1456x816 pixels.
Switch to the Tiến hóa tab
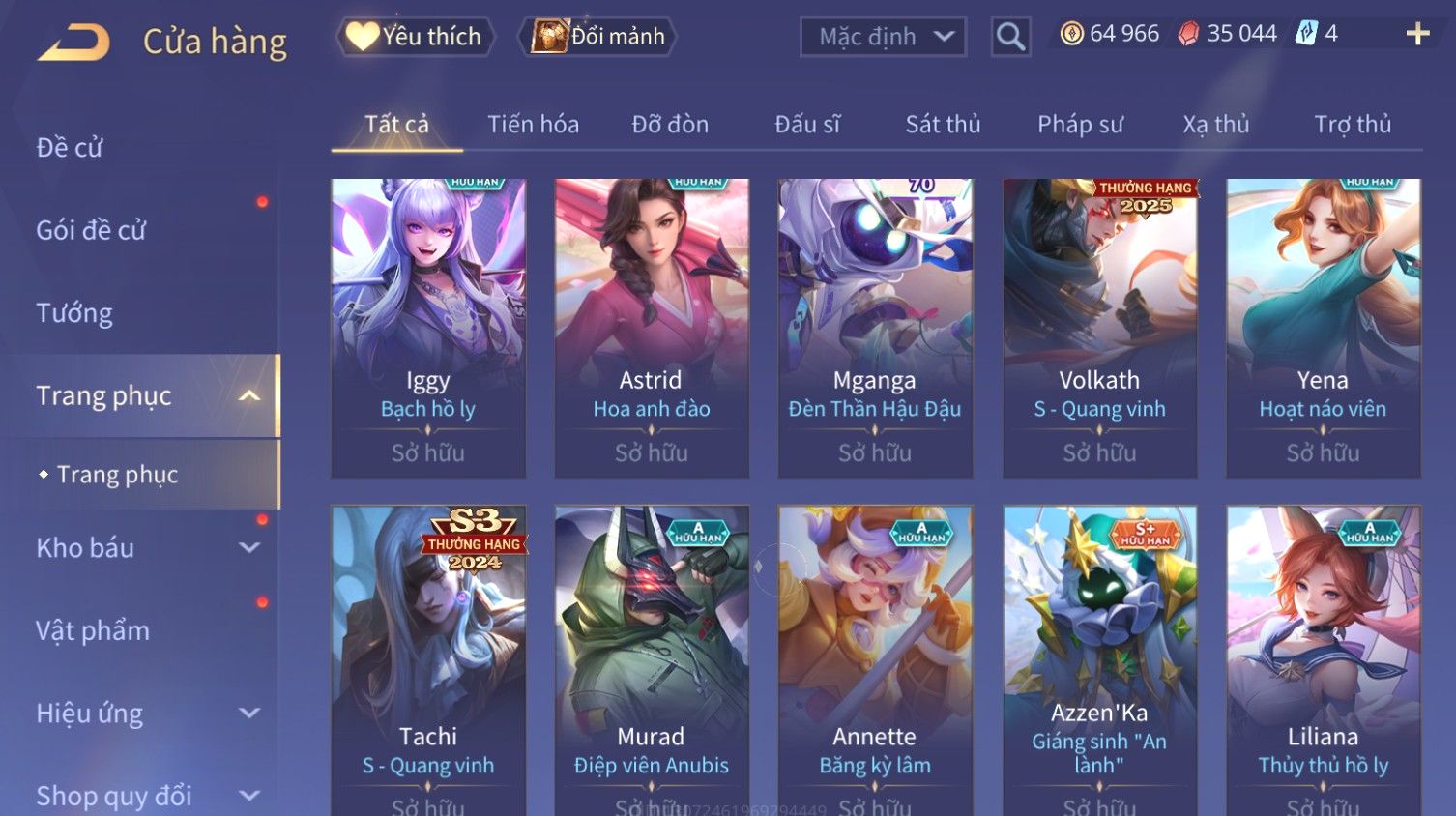coord(533,124)
